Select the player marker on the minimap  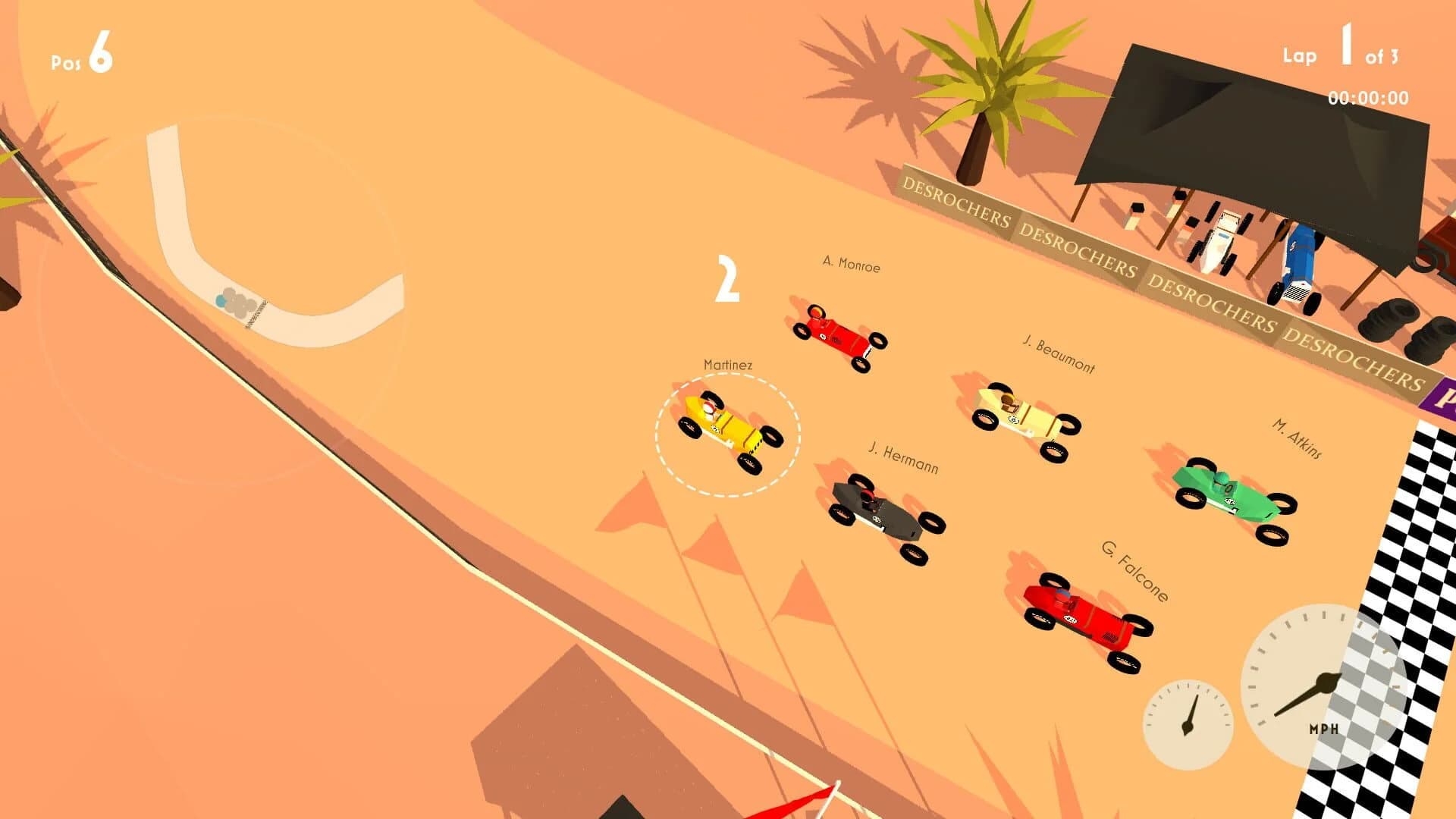[220, 301]
